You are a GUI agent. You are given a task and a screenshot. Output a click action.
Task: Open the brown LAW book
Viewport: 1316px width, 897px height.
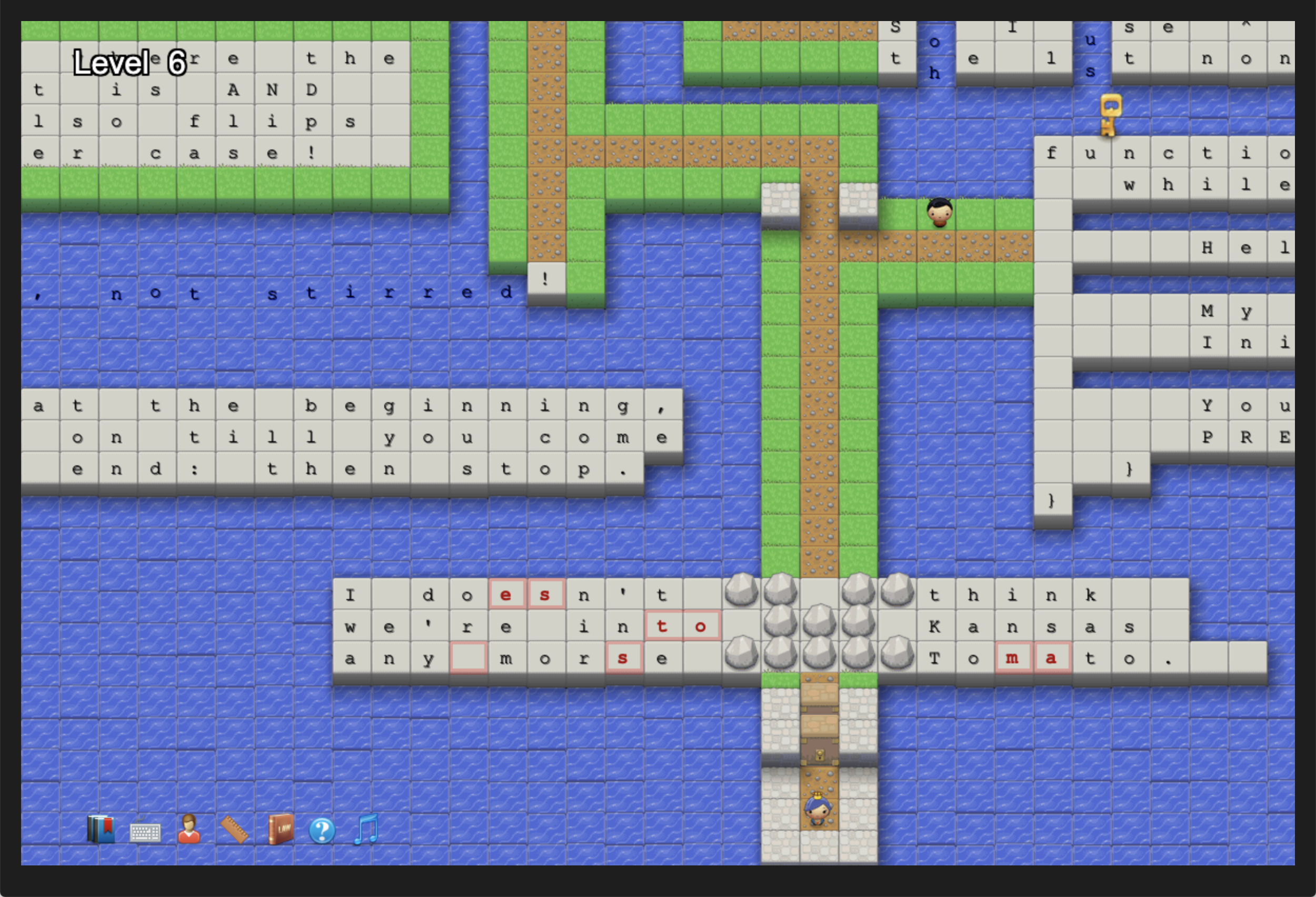click(280, 830)
